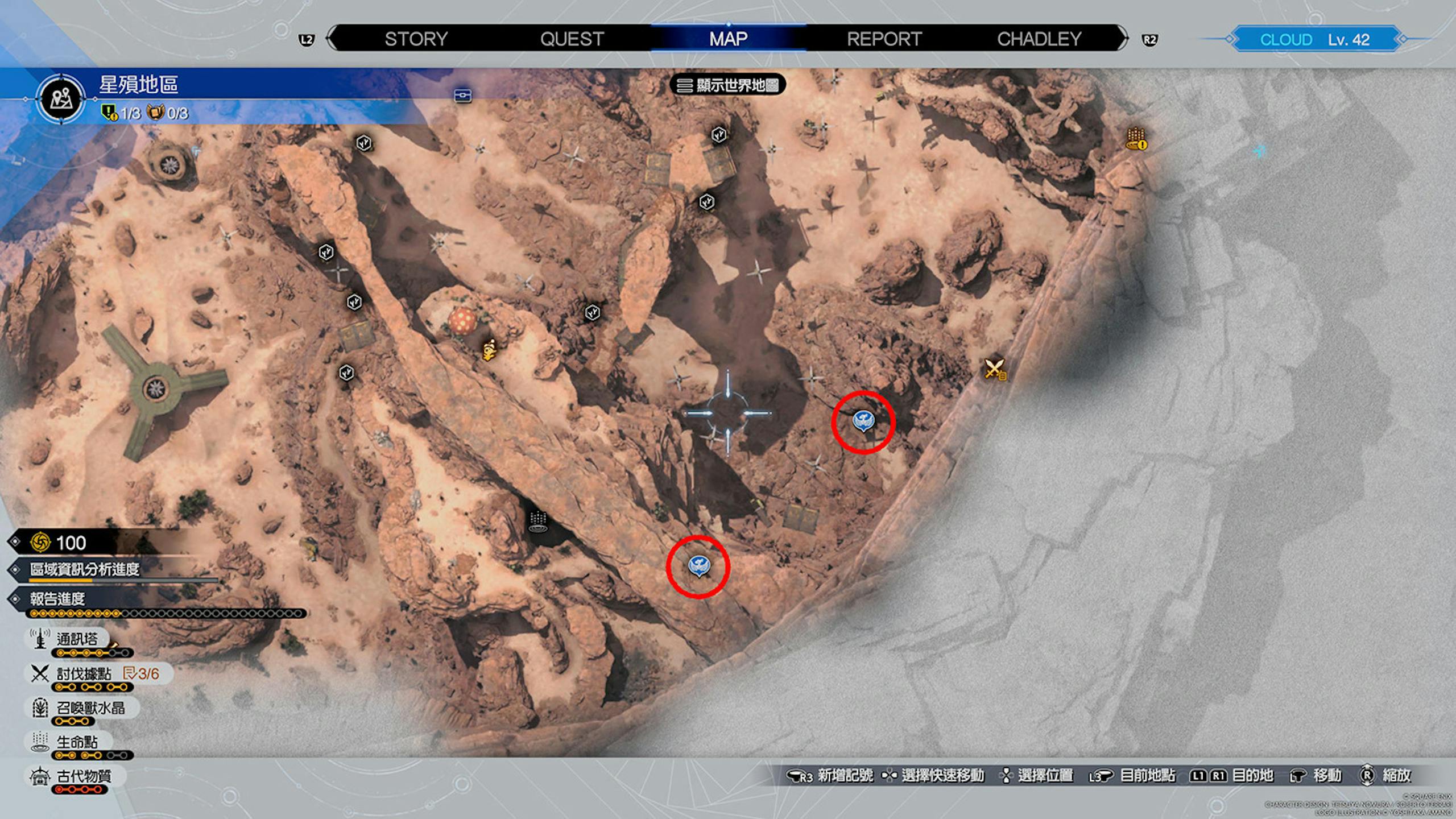Image resolution: width=1456 pixels, height=819 pixels.
Task: Open the CHADLEY tab
Action: pos(1039,39)
